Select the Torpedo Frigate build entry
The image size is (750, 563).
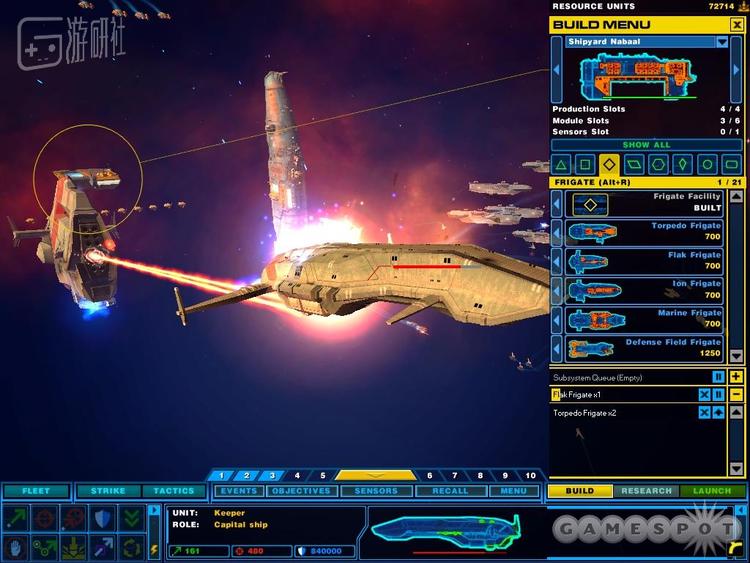648,233
